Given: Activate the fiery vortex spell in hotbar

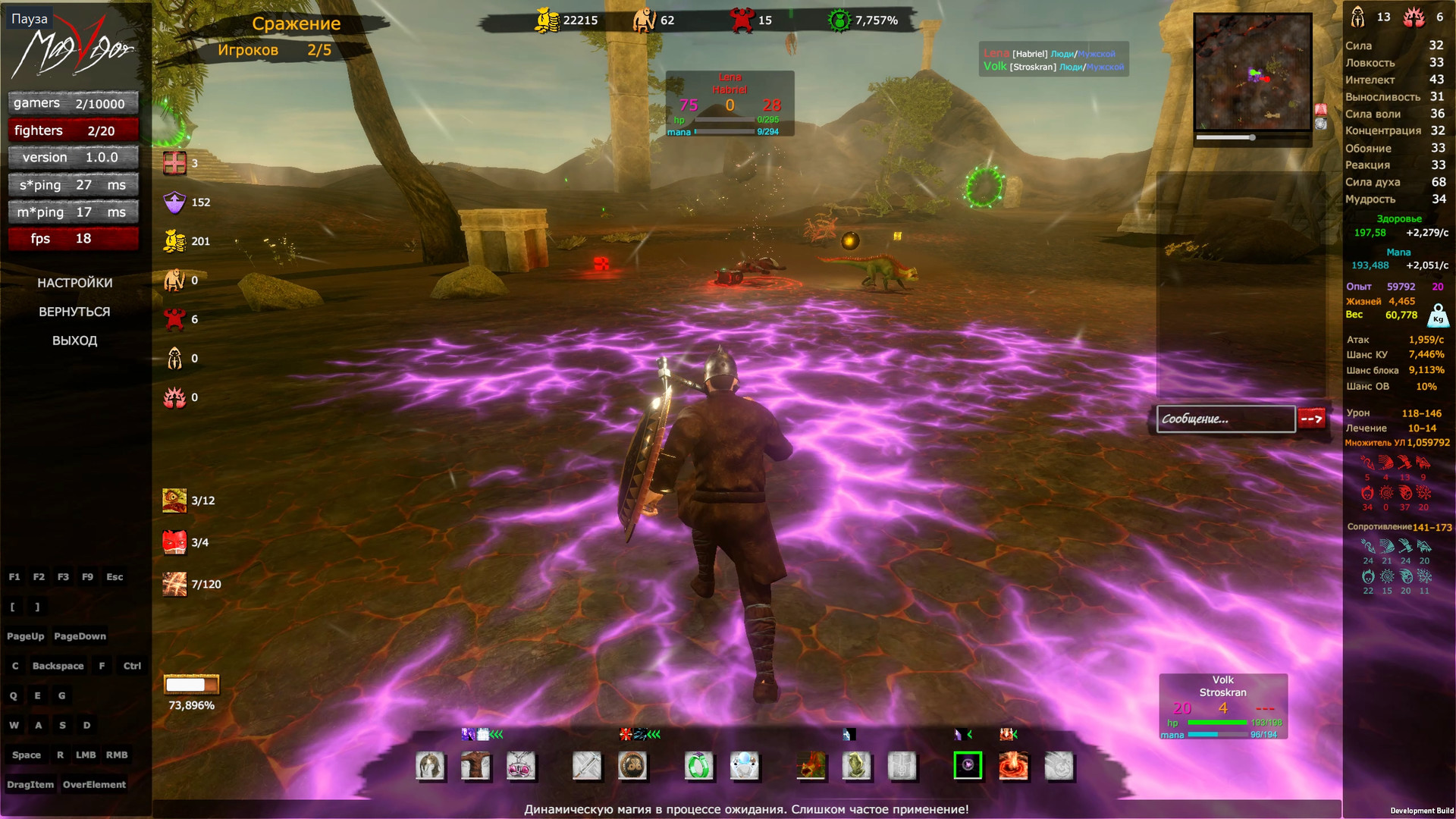Looking at the screenshot, I should point(1013,767).
